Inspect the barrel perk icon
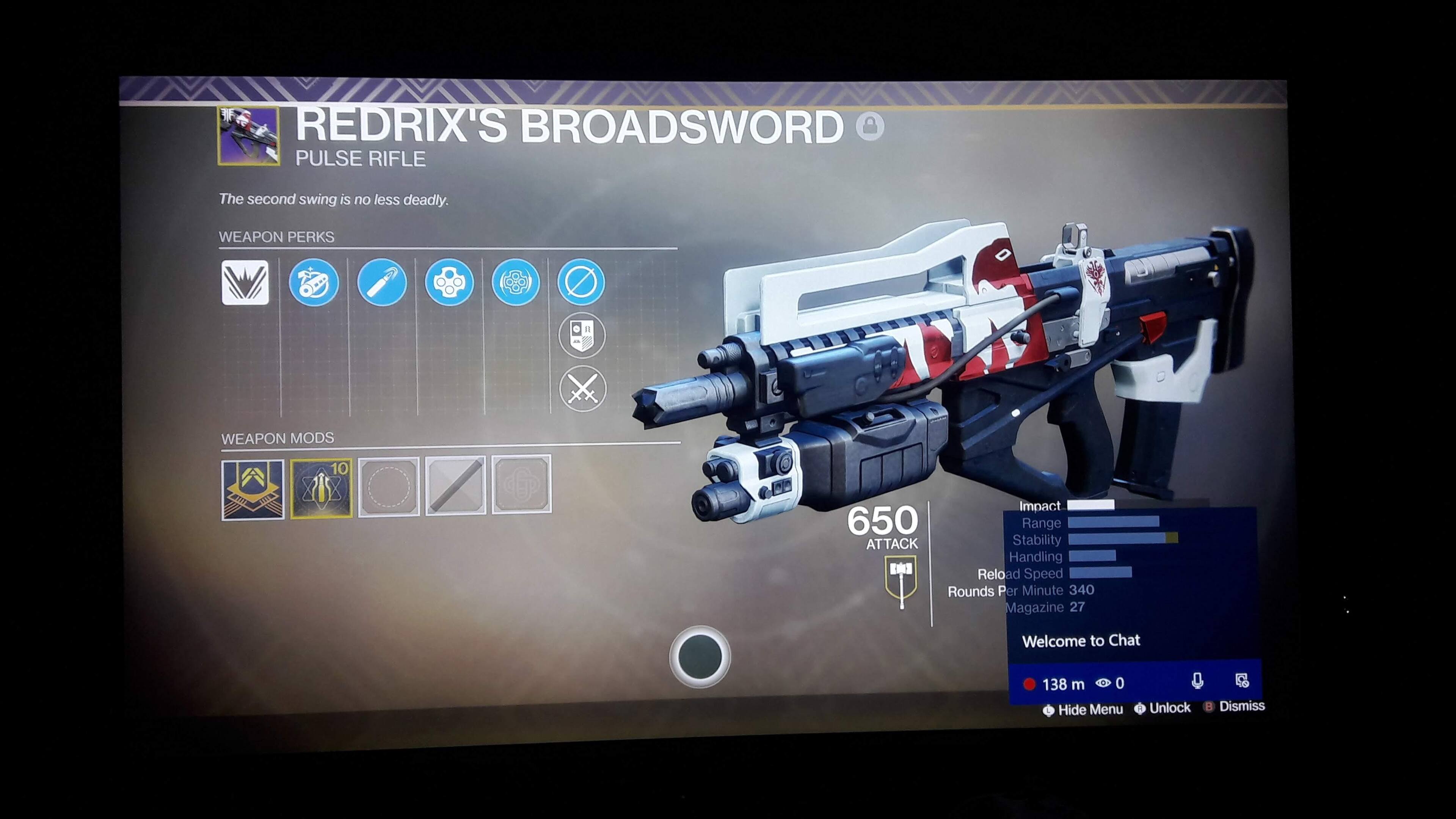 314,282
